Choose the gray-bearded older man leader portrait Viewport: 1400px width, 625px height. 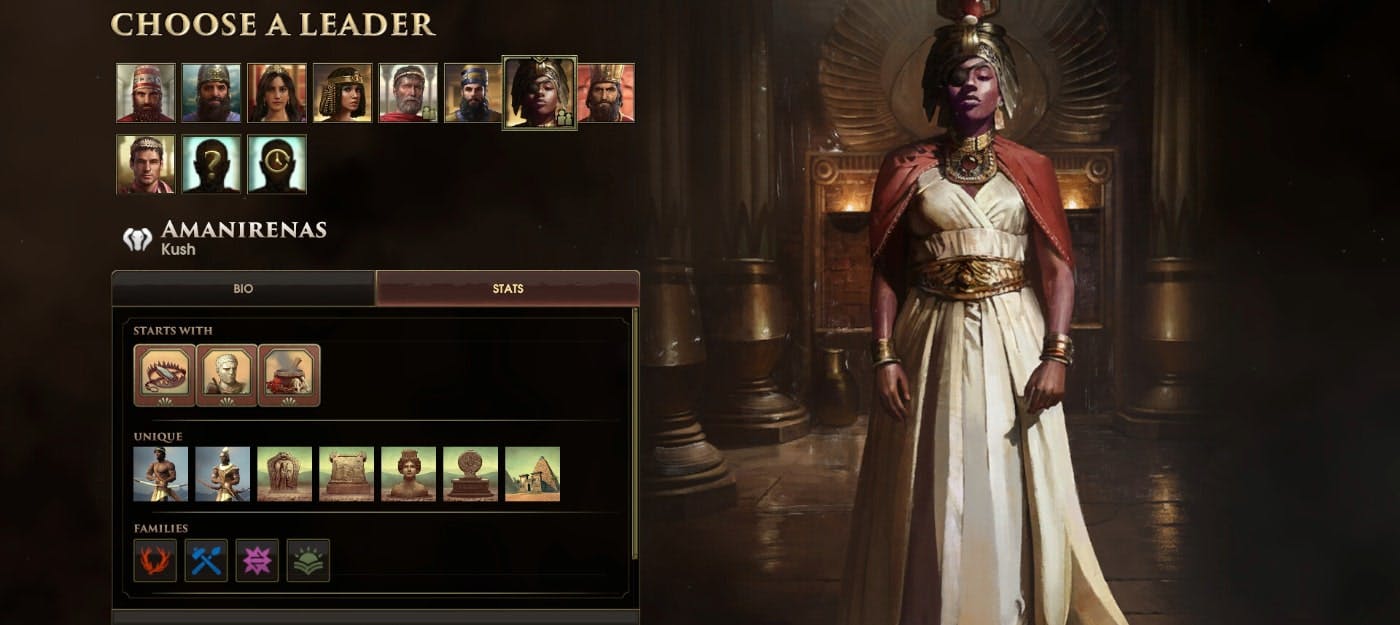click(x=408, y=93)
